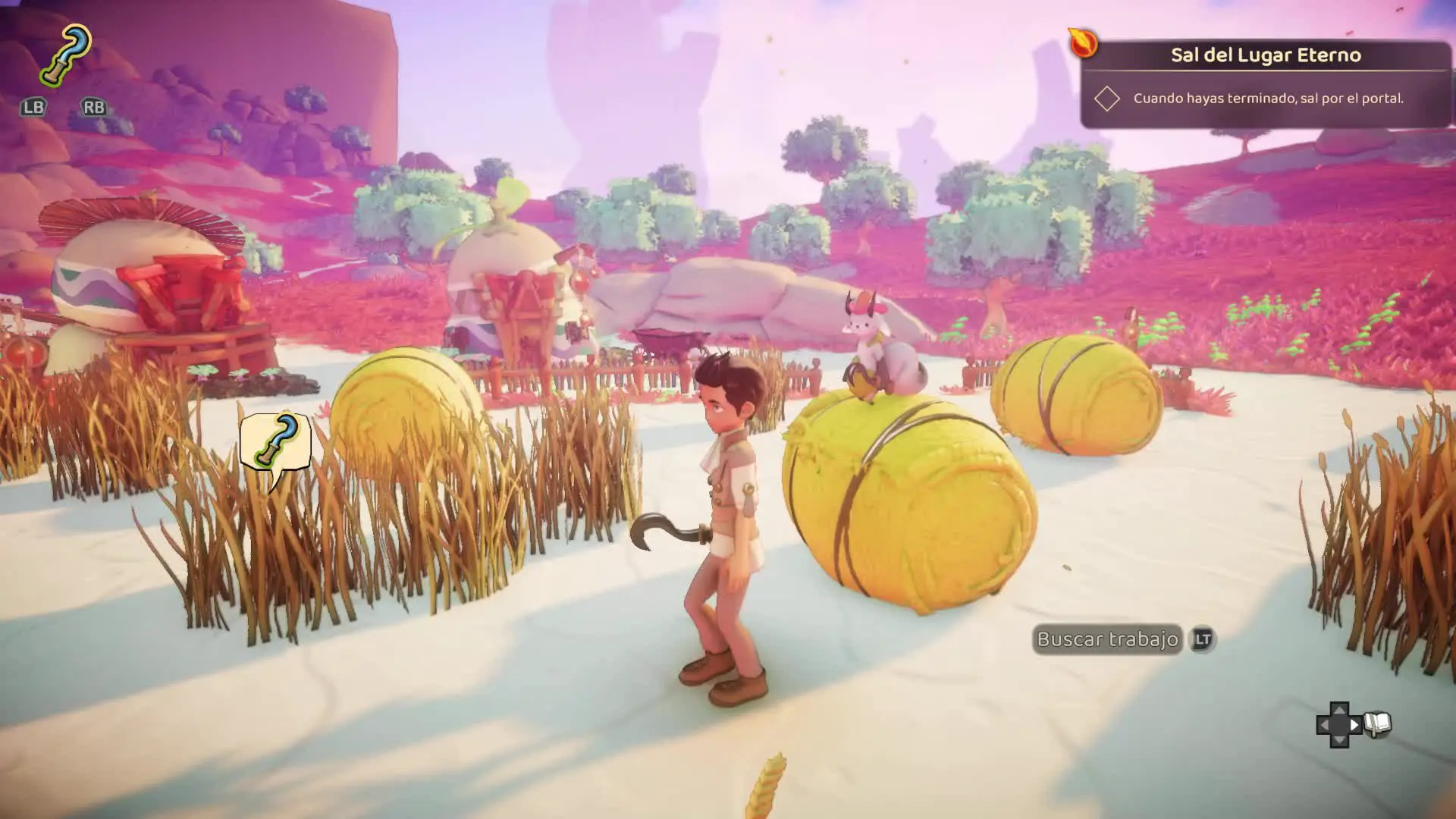Click the sickle speech bubble marker
This screenshot has width=1456, height=819.
[x=275, y=443]
